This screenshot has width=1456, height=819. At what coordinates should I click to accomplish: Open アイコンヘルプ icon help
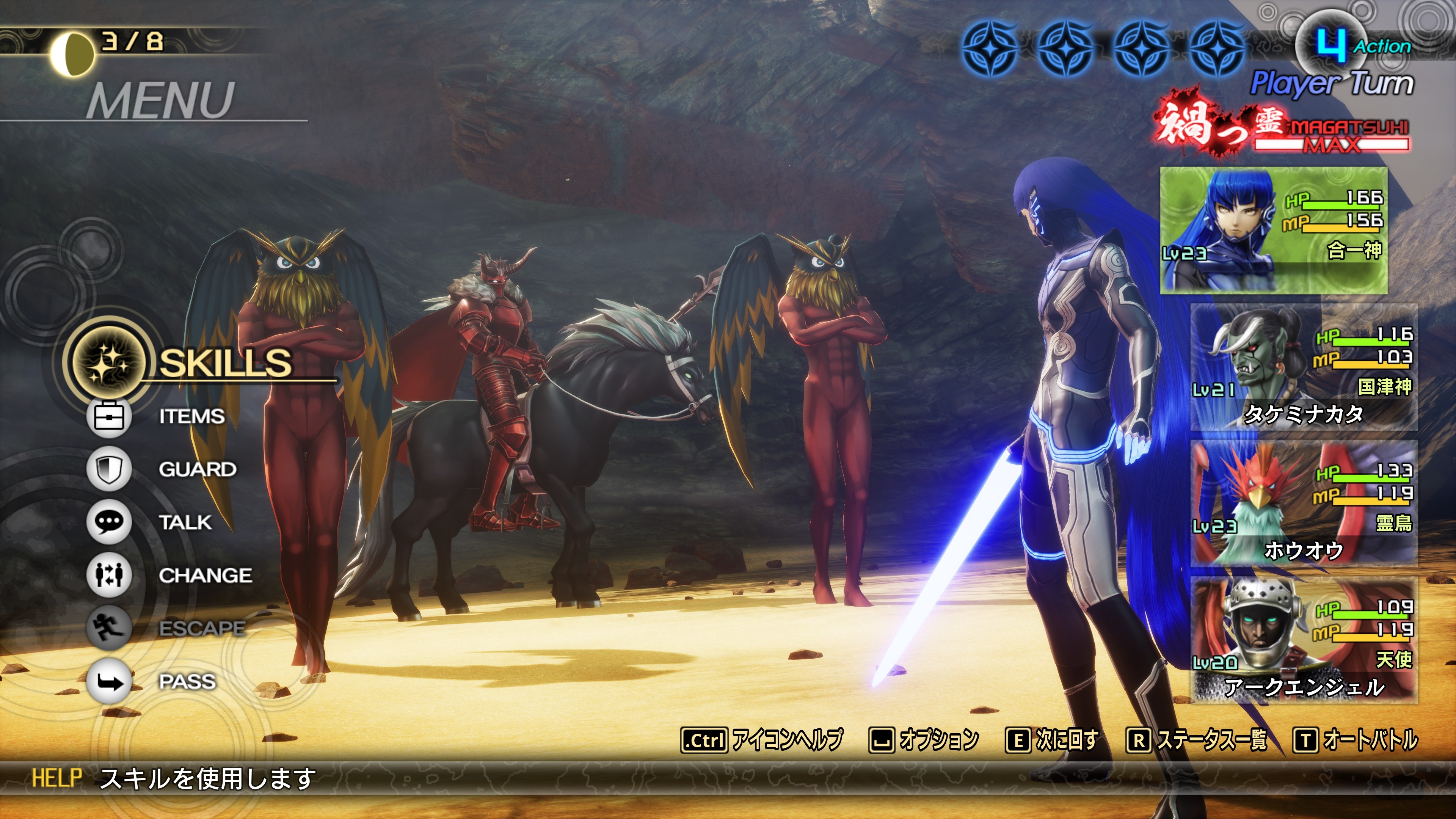point(762,740)
